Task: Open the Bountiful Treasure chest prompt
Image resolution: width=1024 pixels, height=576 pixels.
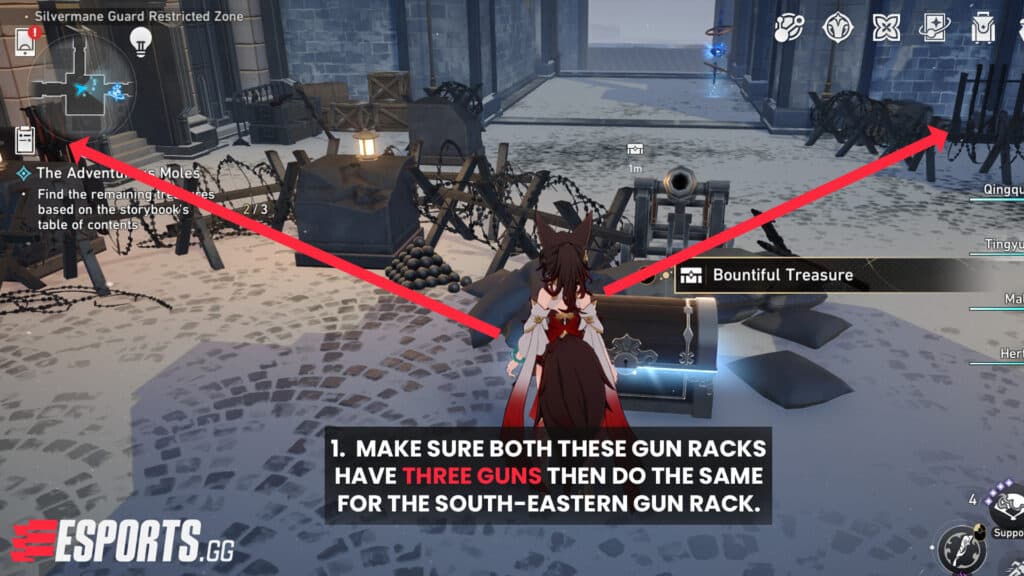Action: point(780,275)
